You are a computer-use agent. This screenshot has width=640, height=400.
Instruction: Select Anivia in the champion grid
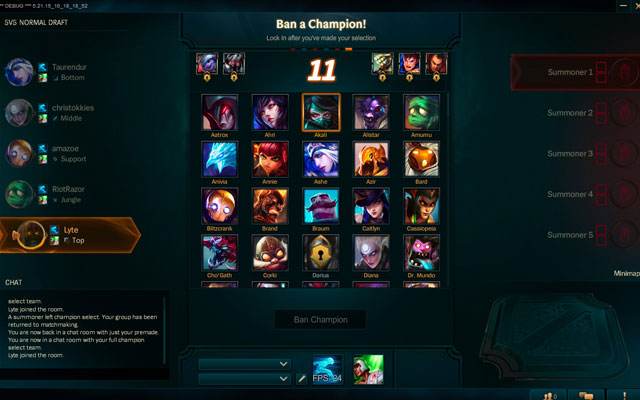point(219,158)
